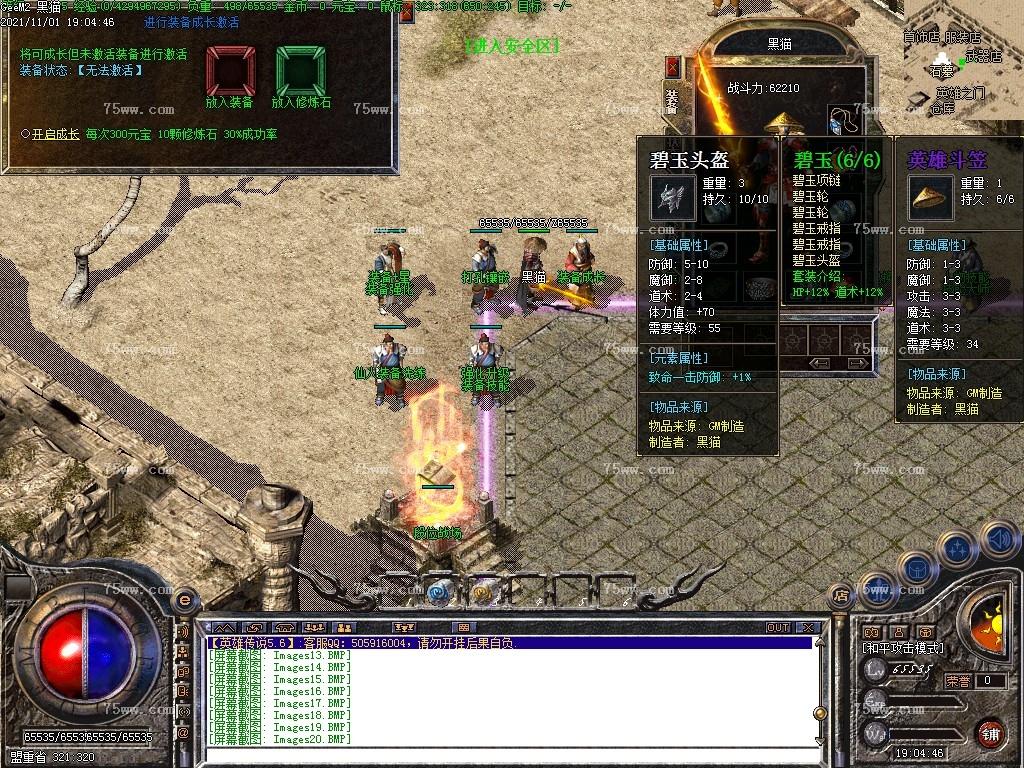
Task: Open the minimap
Action: pos(964,54)
